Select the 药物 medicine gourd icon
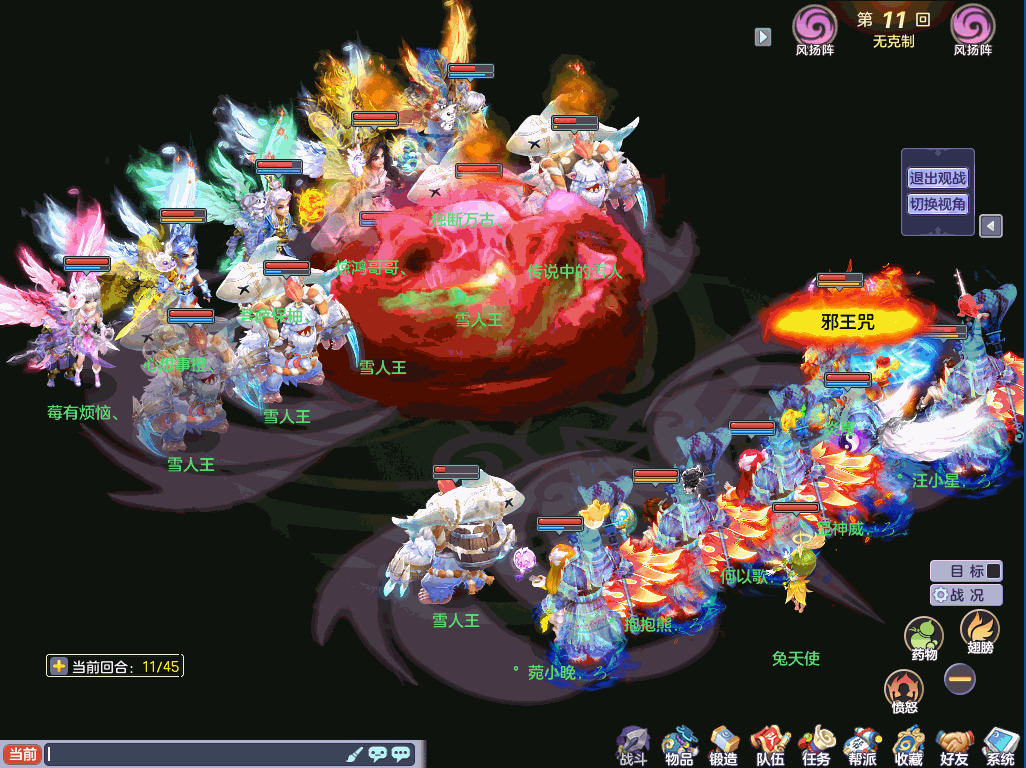Viewport: 1026px width, 768px height. point(924,638)
